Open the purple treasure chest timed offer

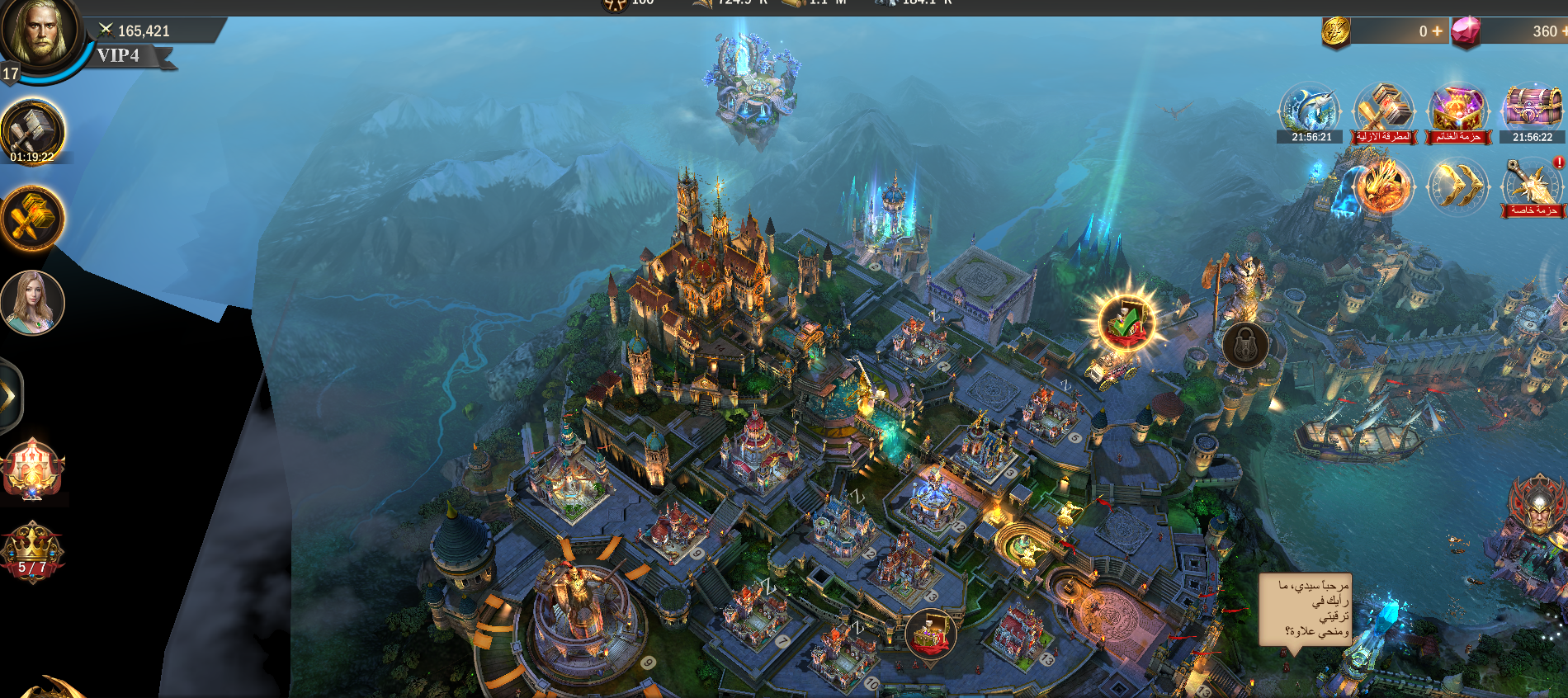coord(1533,111)
